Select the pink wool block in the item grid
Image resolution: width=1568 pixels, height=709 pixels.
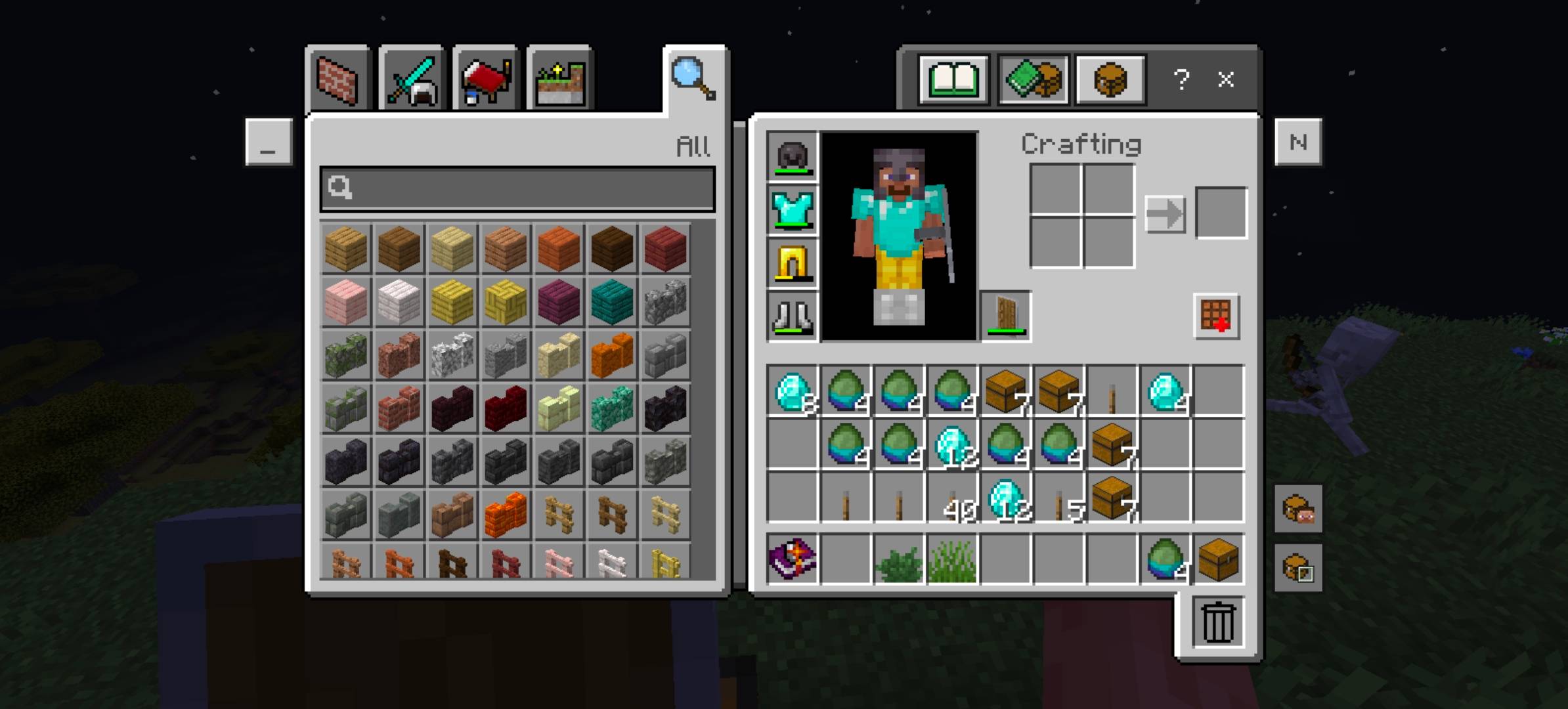point(345,301)
